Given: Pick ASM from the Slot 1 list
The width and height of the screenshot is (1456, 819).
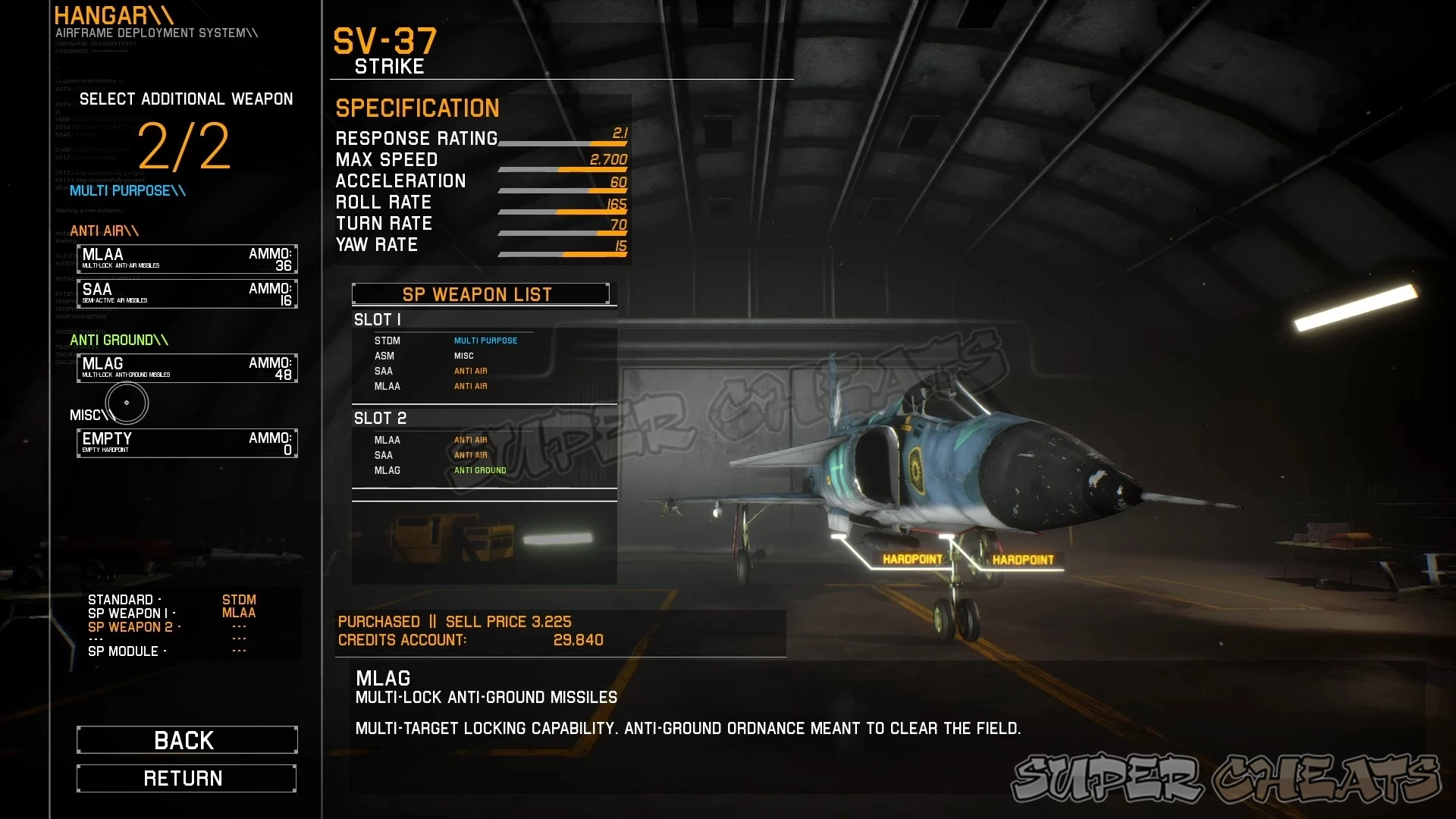Looking at the screenshot, I should (384, 356).
